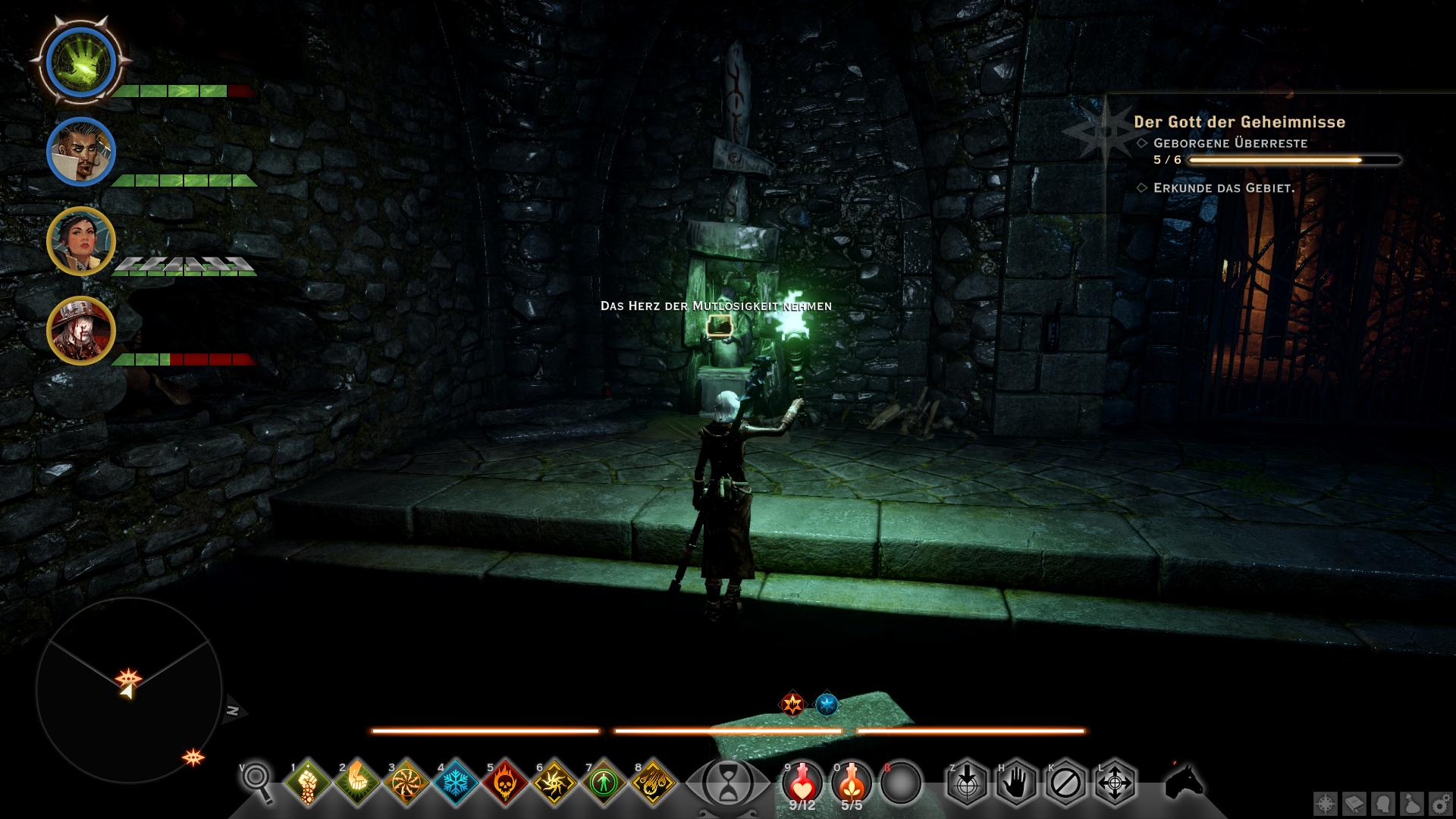Use the flaming skull ability in slot 5
The height and width of the screenshot is (819, 1456).
507,783
